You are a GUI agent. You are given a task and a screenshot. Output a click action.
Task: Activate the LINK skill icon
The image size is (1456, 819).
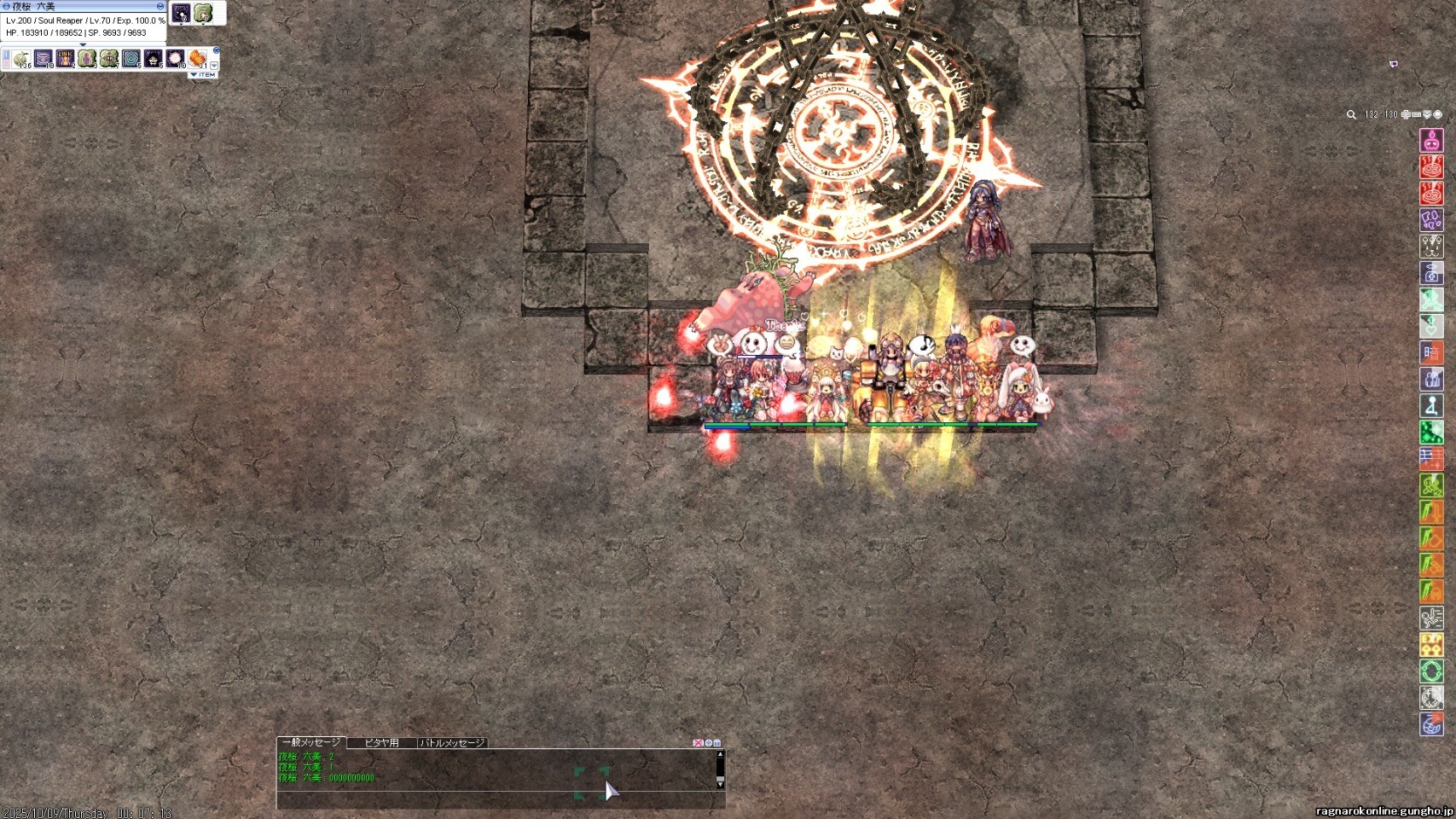tap(65, 58)
